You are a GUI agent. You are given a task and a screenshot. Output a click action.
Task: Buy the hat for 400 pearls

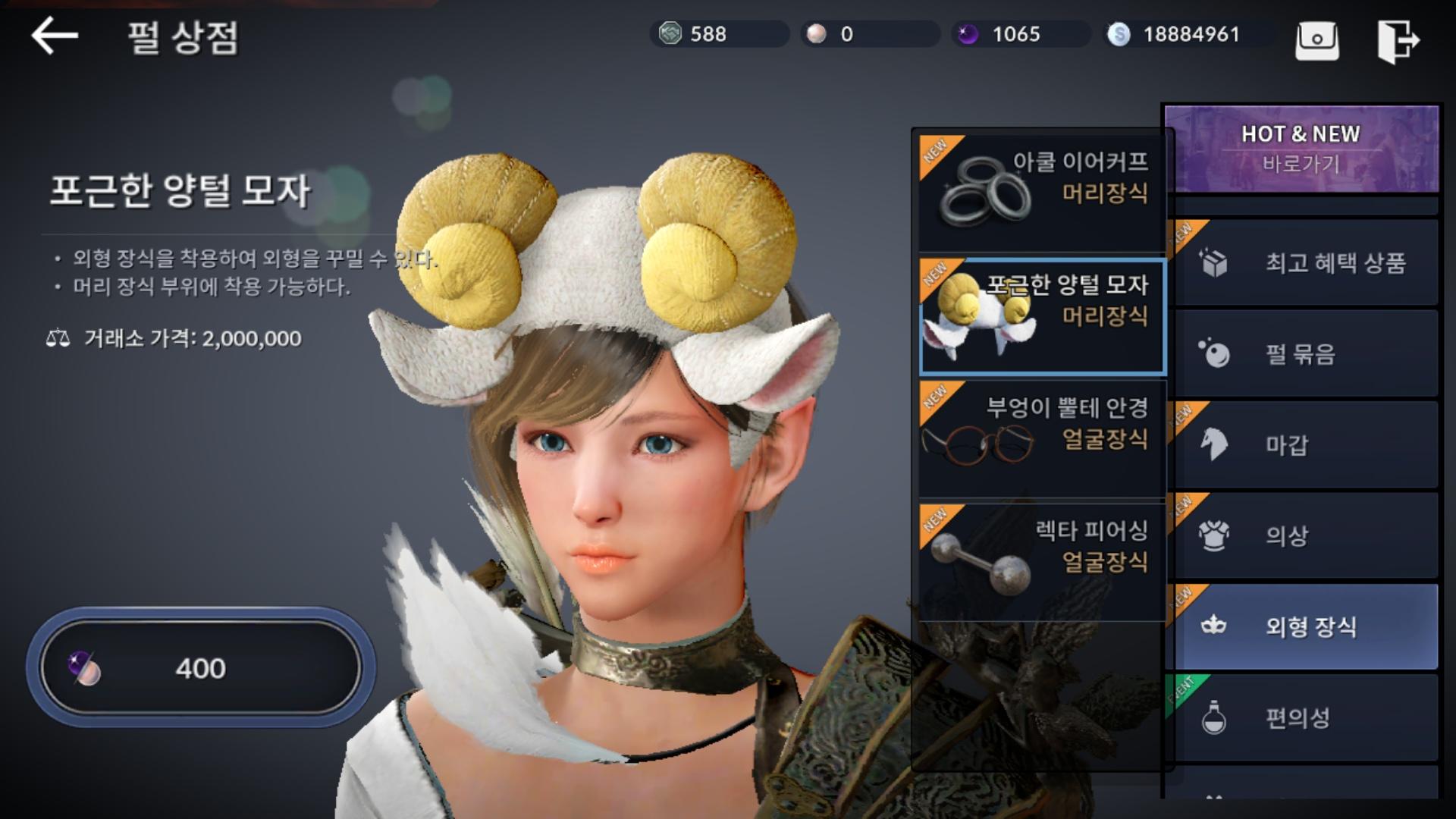tap(201, 668)
